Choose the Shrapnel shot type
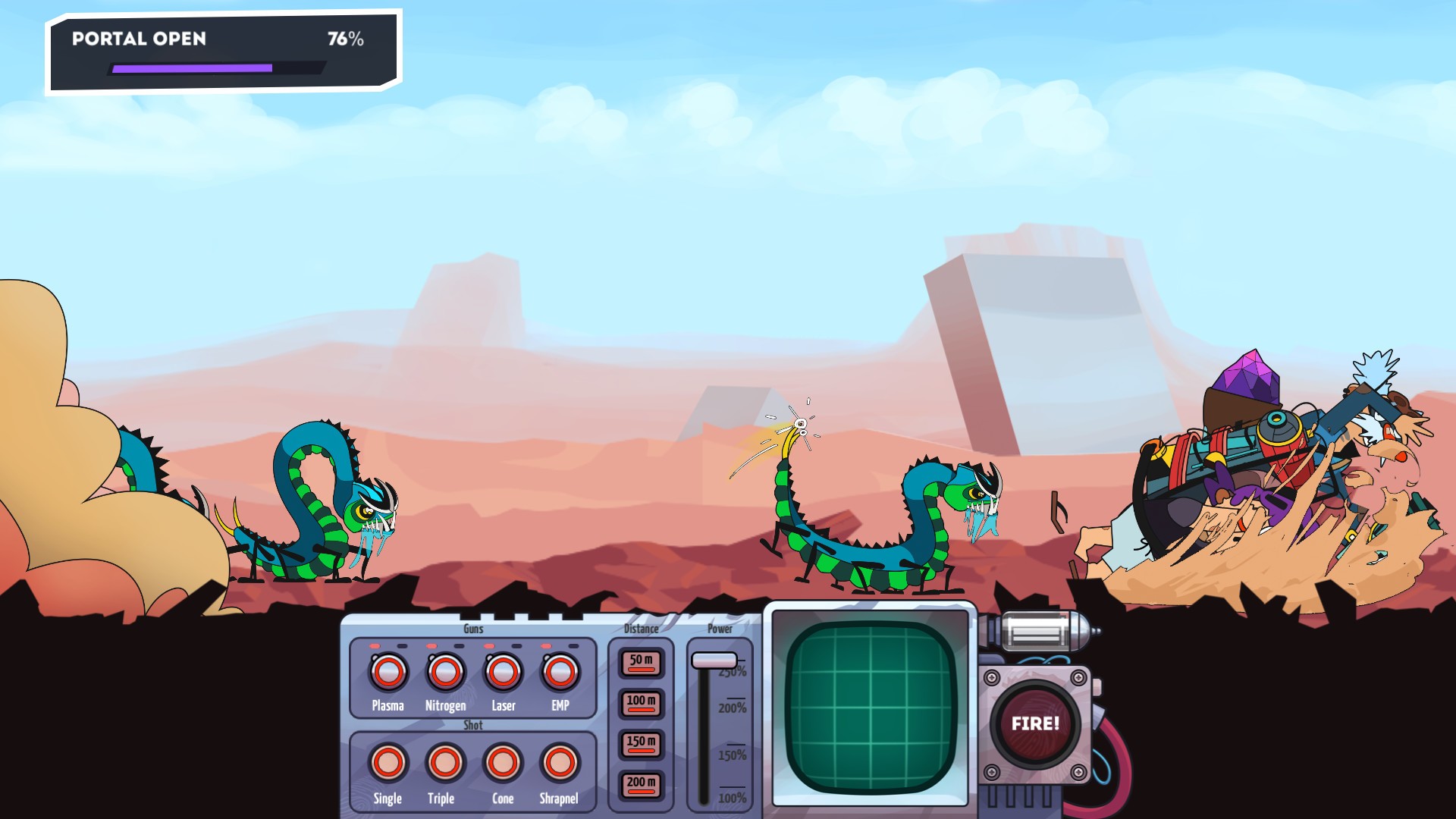The width and height of the screenshot is (1456, 819). [x=559, y=764]
